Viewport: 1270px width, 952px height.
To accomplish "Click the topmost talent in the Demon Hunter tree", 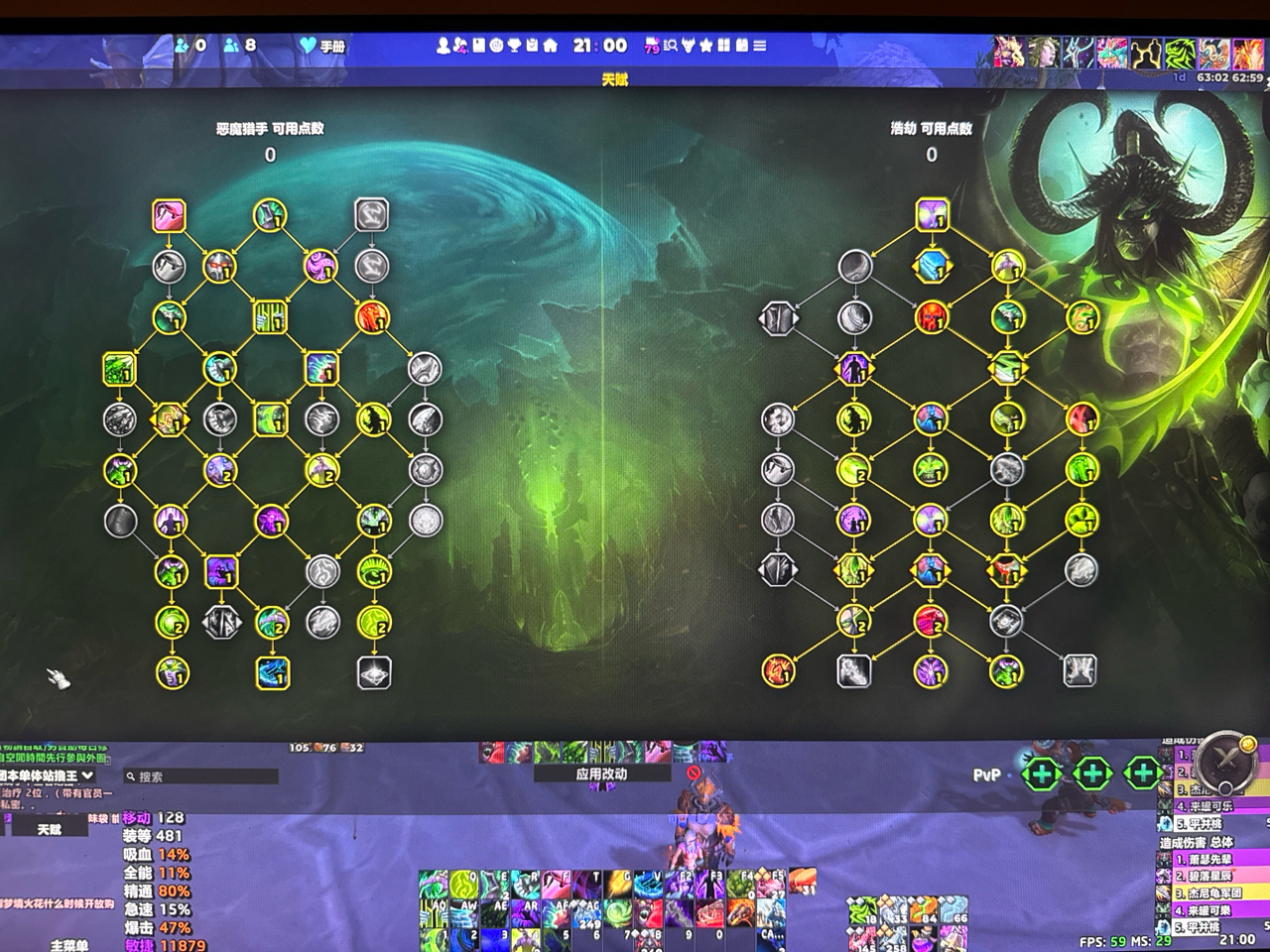I will 169,213.
